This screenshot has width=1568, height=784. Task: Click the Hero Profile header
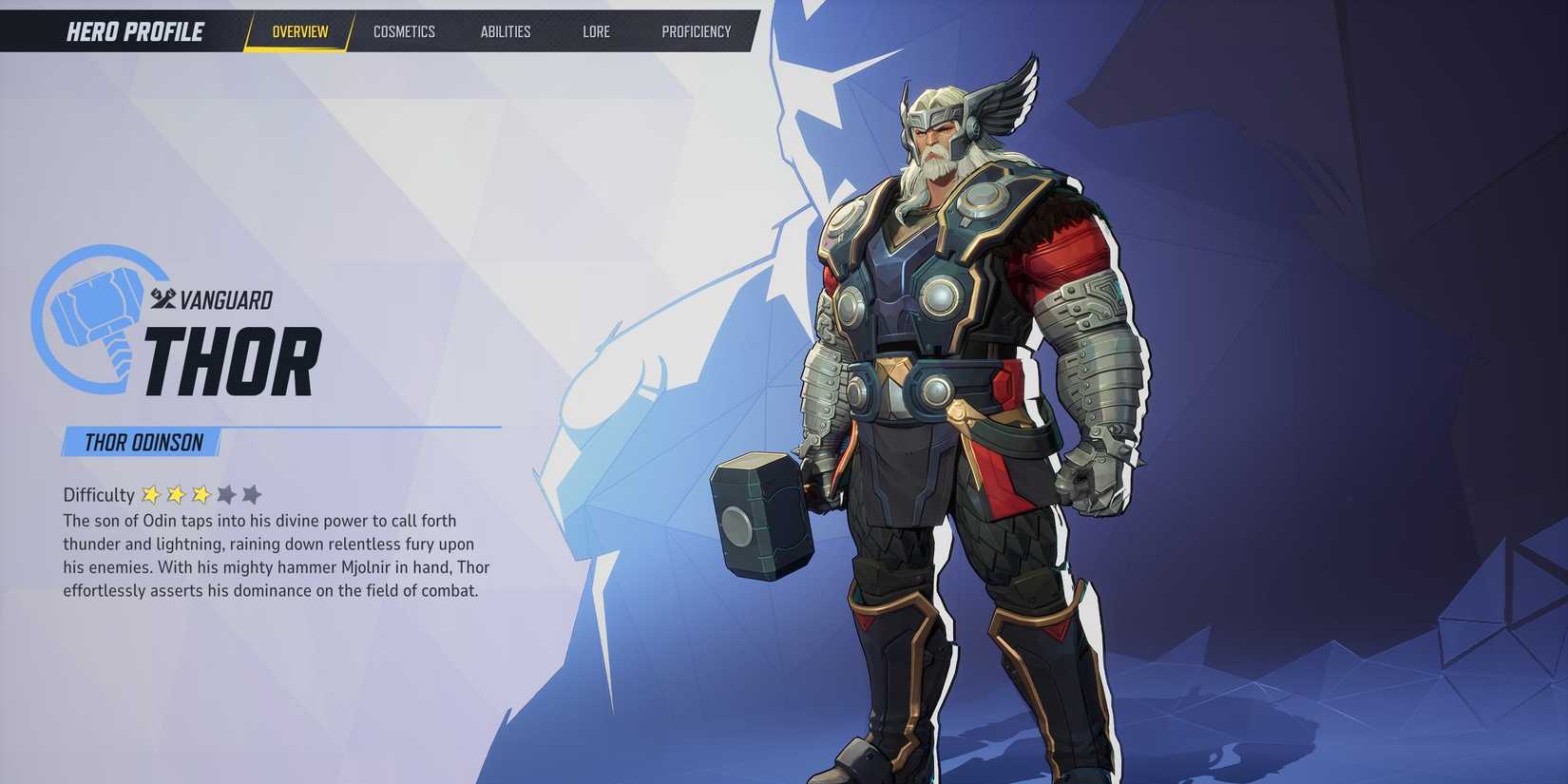134,30
